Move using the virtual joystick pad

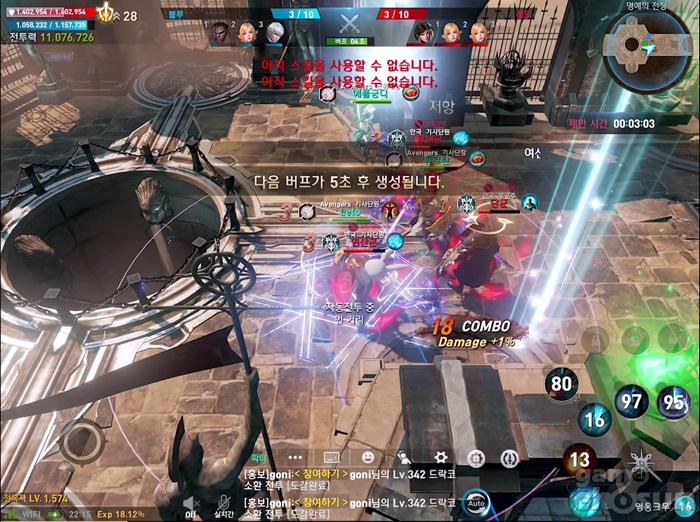[x=82, y=441]
